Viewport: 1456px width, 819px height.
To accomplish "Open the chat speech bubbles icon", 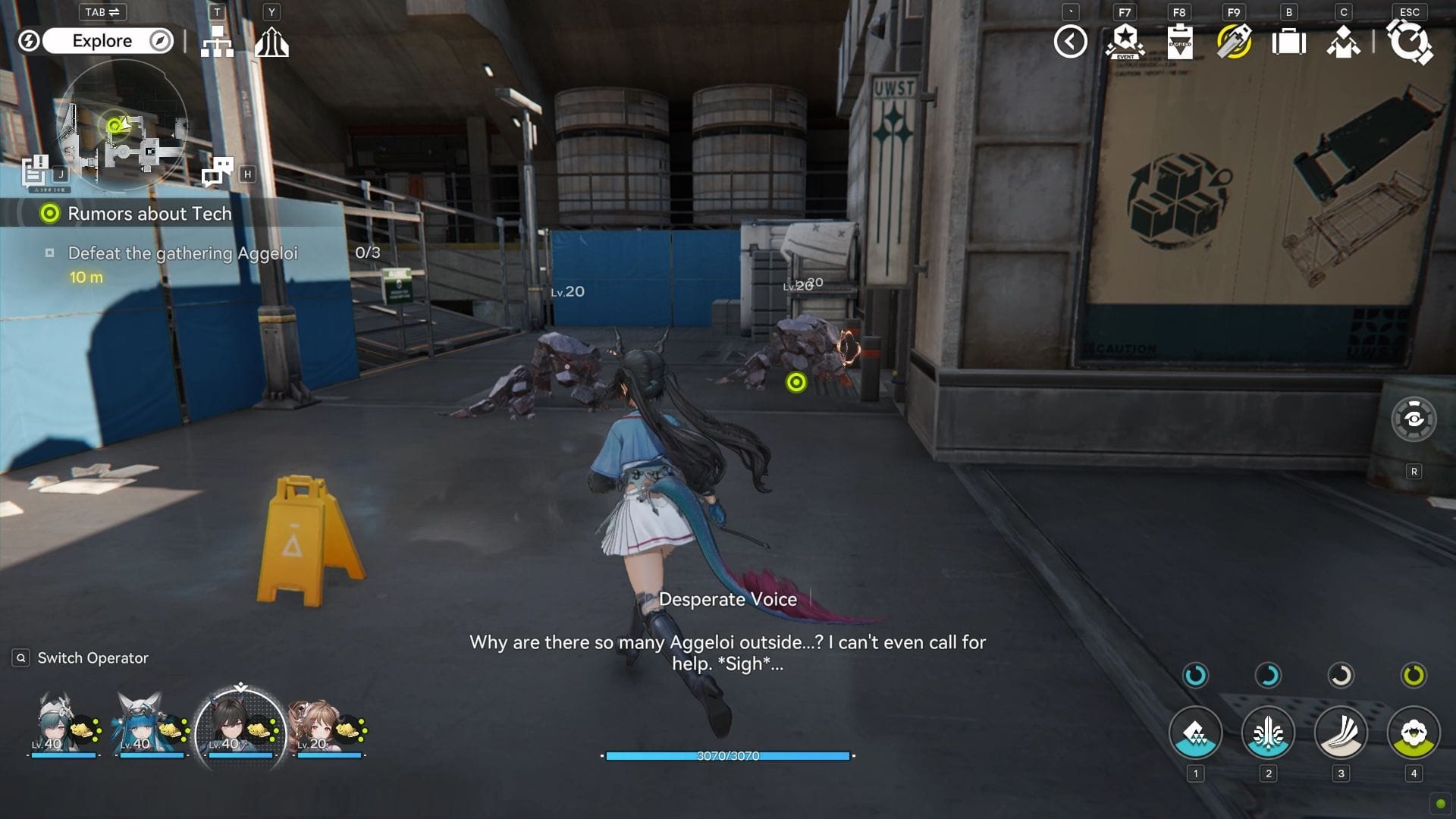I will pos(218,171).
